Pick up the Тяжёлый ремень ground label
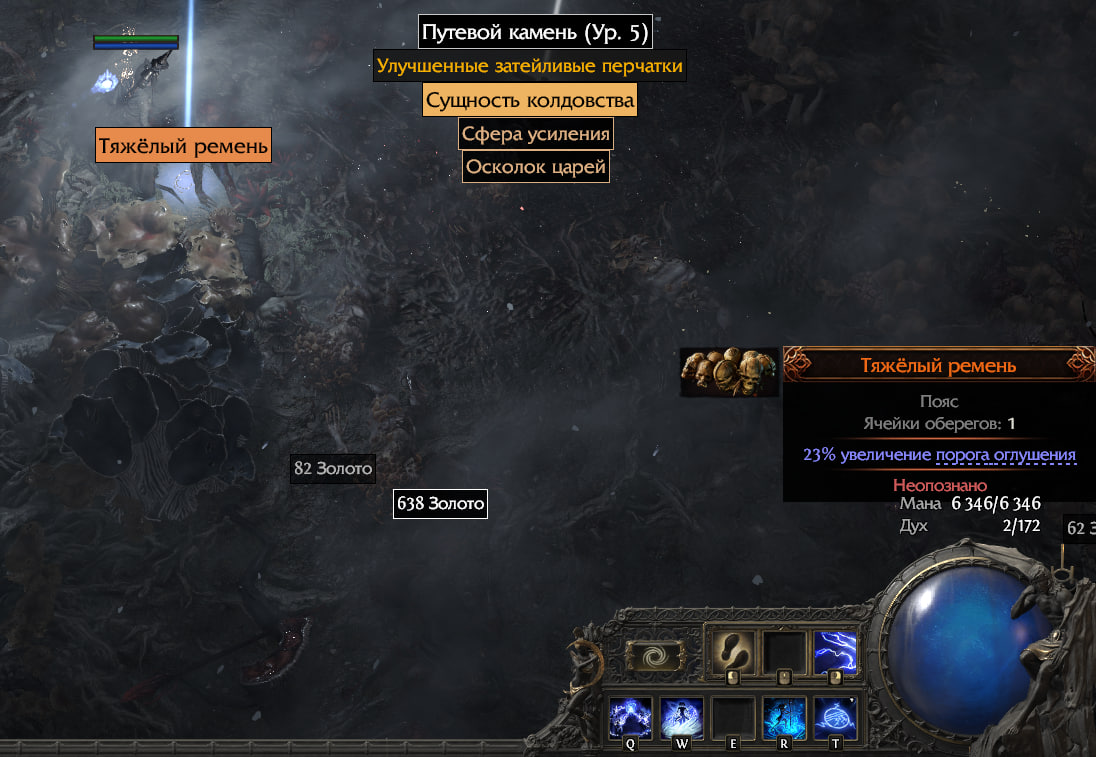The width and height of the screenshot is (1096, 757). [x=184, y=146]
